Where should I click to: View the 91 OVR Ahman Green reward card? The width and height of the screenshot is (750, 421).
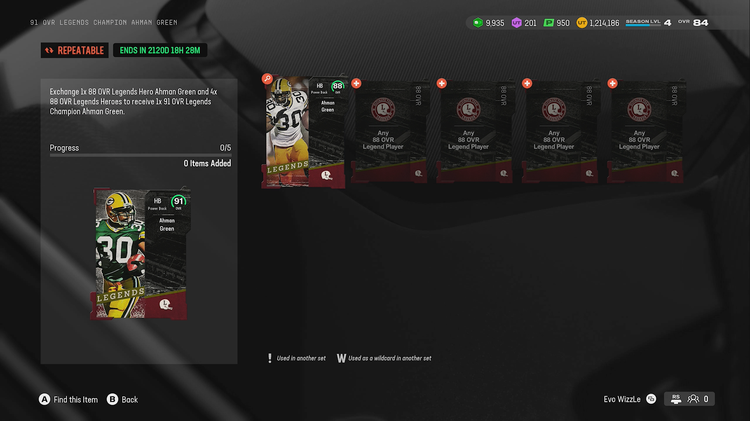click(x=139, y=254)
